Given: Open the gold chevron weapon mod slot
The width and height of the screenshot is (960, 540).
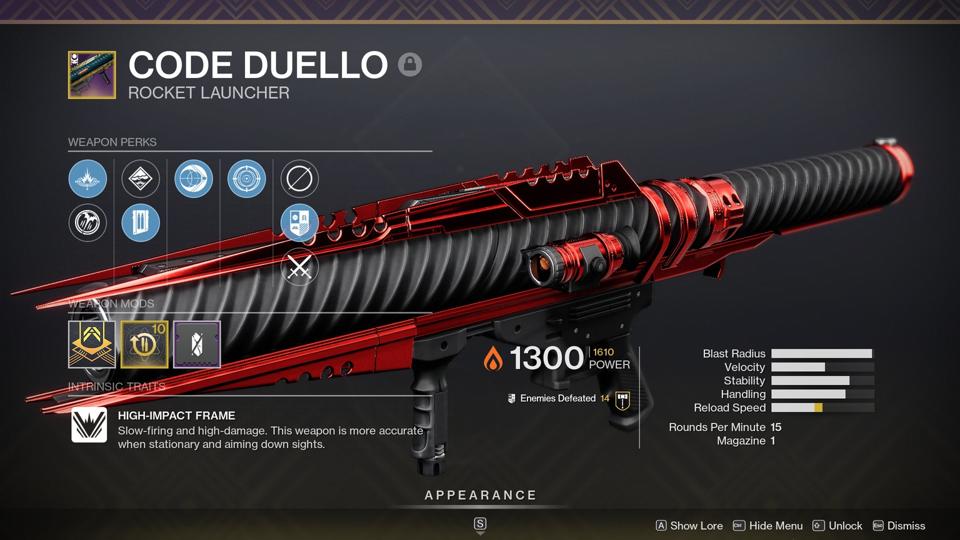Looking at the screenshot, I should click(91, 344).
